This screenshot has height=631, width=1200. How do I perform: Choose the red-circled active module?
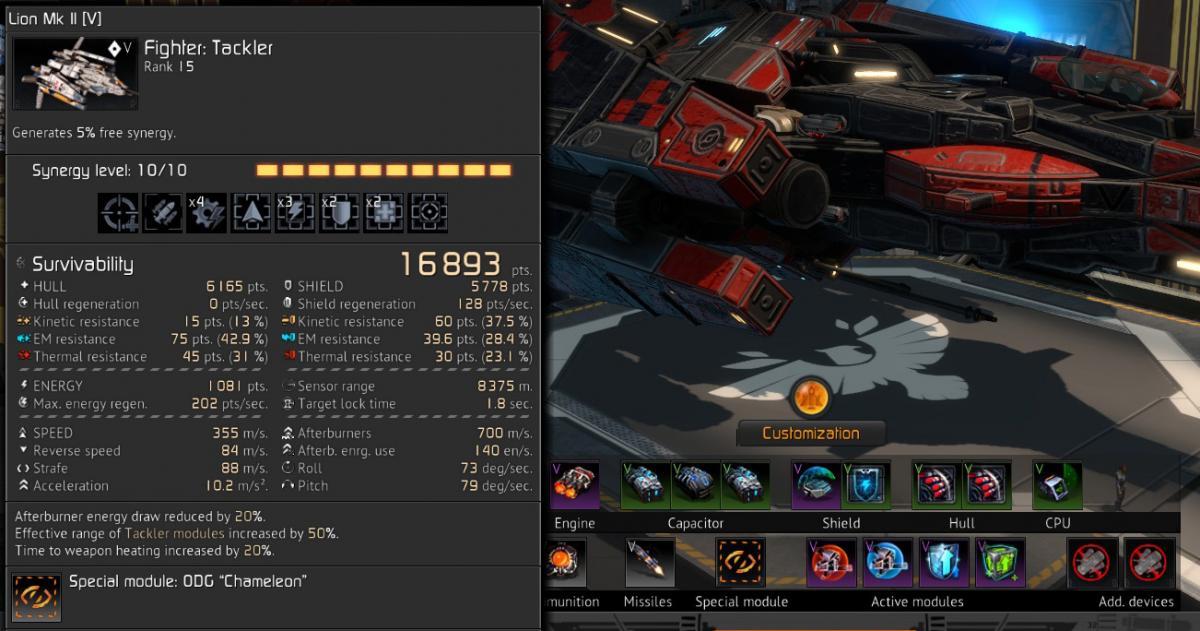pos(832,563)
